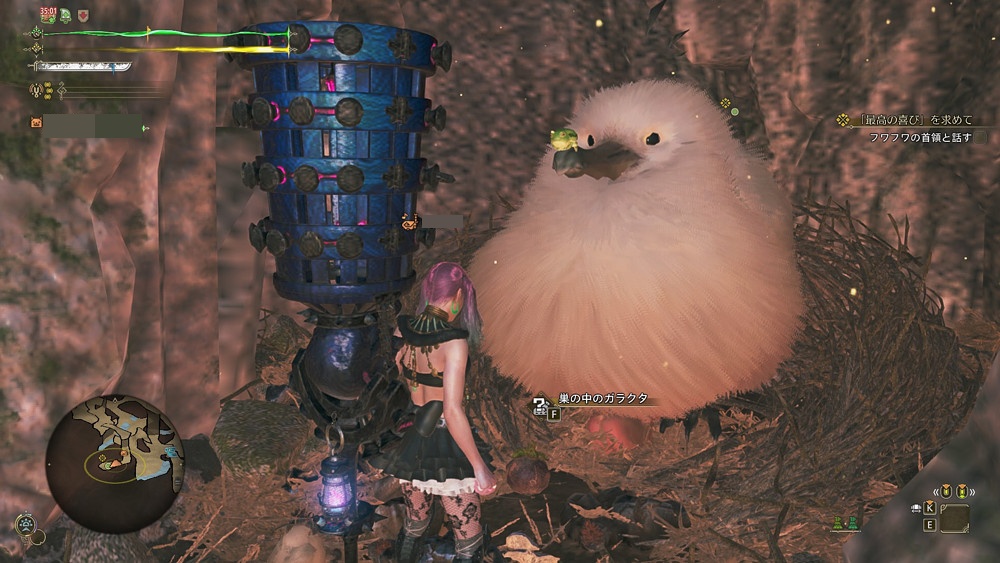Click the green leaf buff status icon
This screenshot has height=563, width=1000.
66,15
